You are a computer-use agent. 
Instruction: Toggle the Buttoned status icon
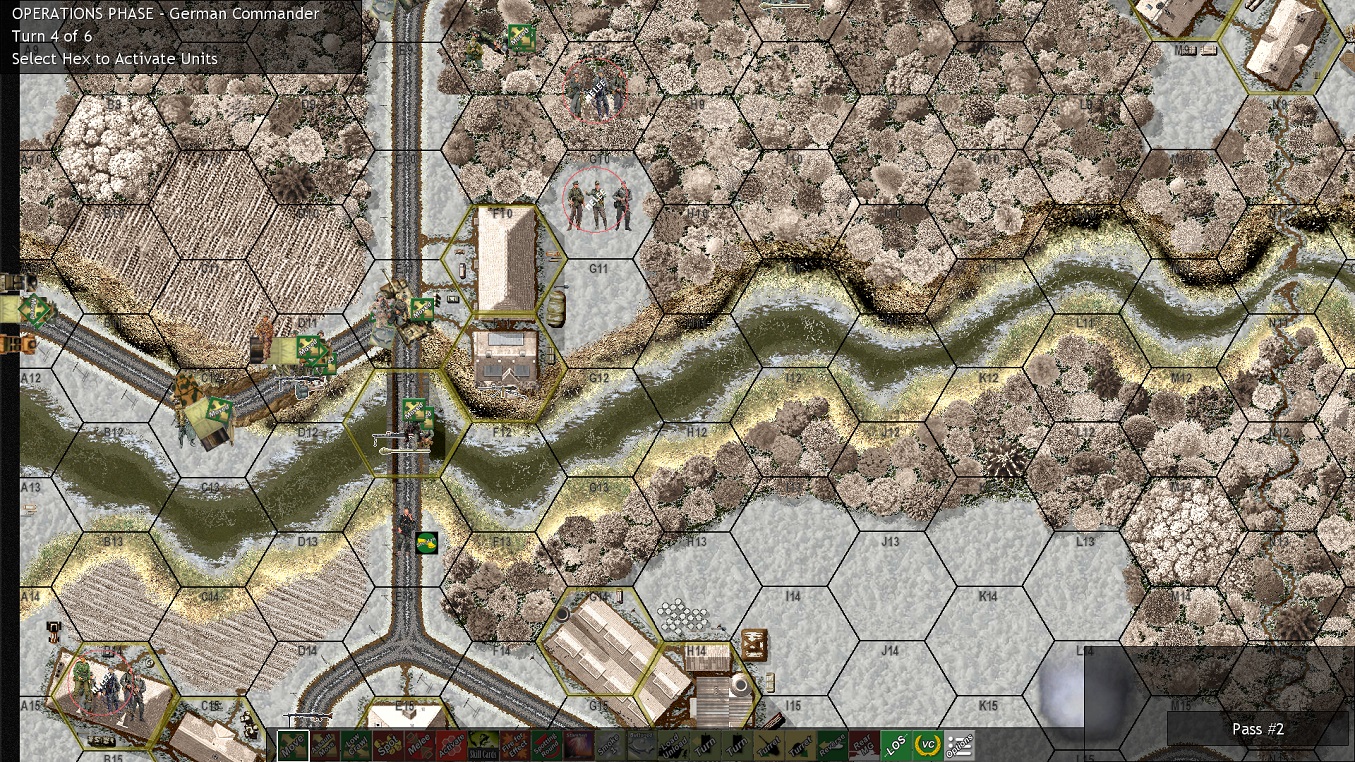tap(640, 744)
